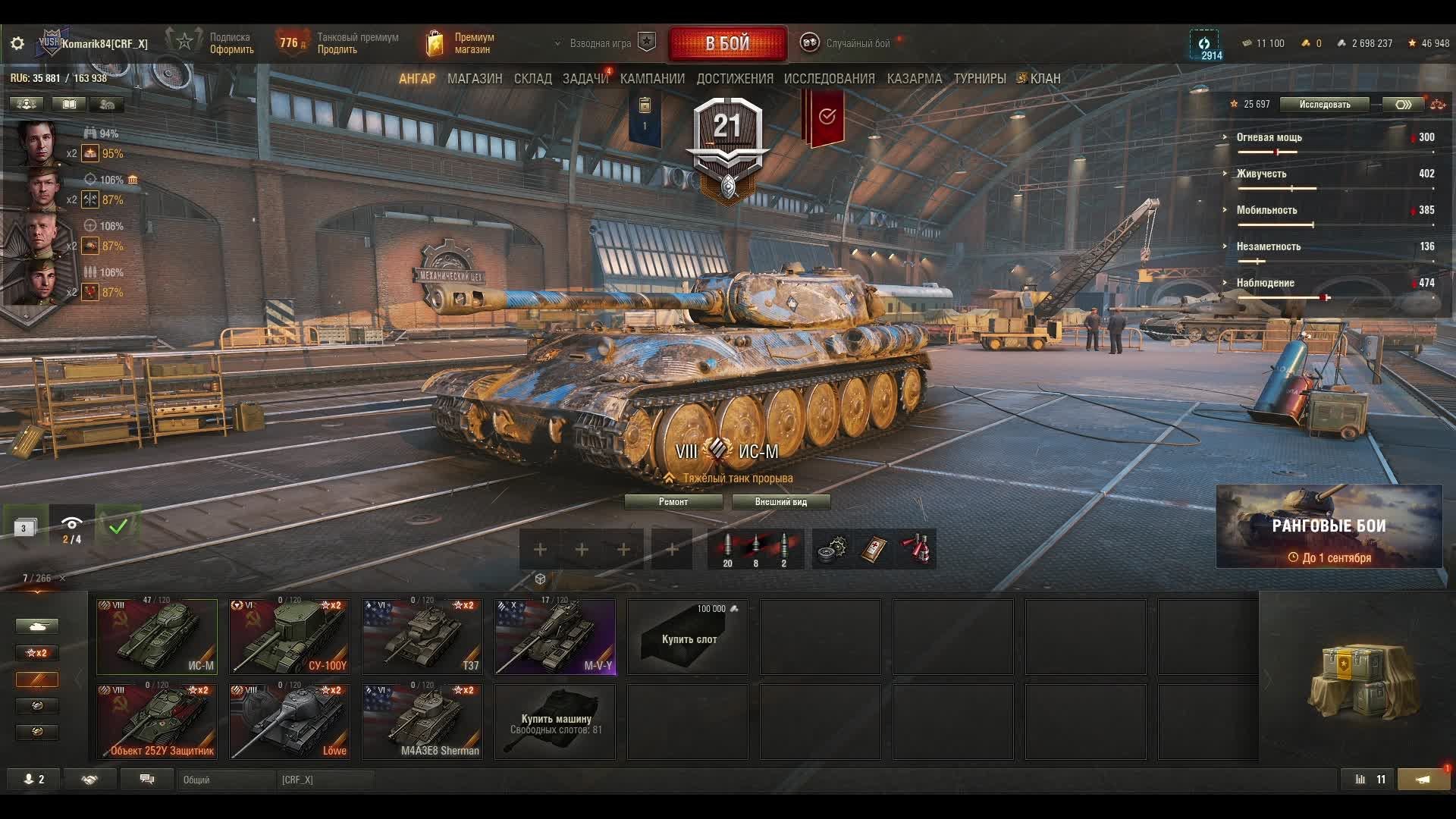Open the РАНГОВЫЕ БОИ ranked battles banner

pyautogui.click(x=1329, y=527)
